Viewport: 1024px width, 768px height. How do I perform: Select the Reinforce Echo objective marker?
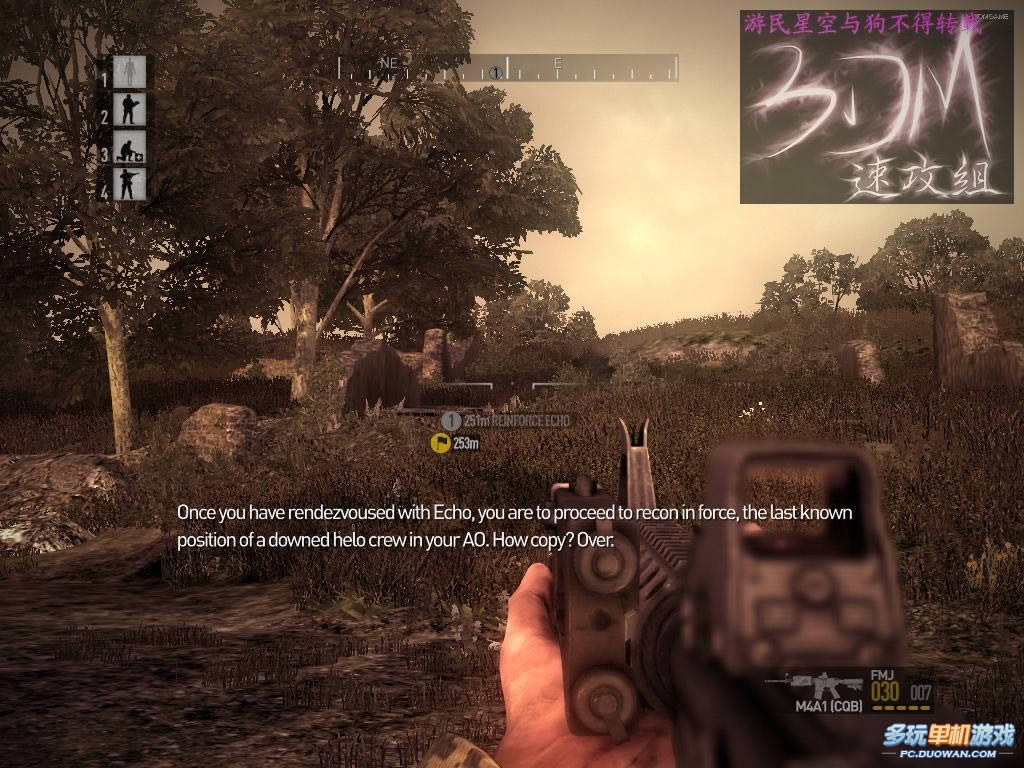451,421
